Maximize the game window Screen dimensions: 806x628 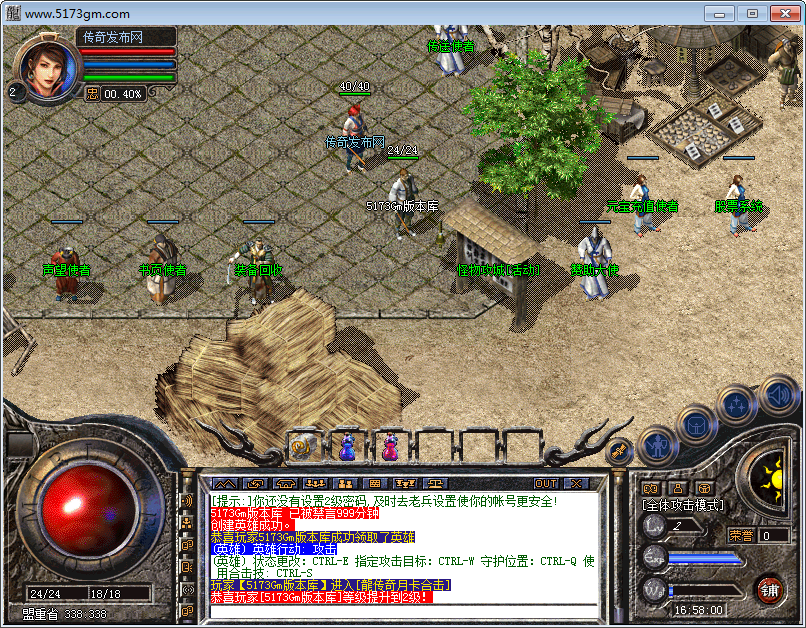pos(752,13)
